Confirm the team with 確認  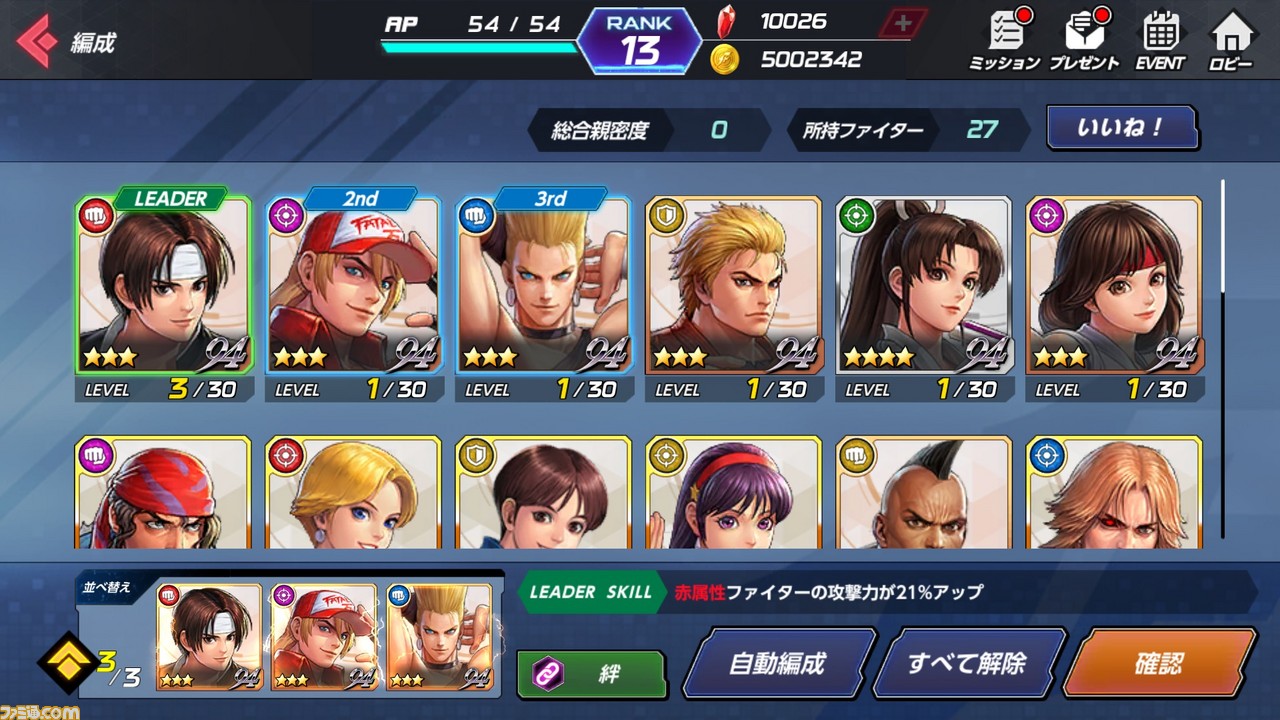[x=1158, y=663]
